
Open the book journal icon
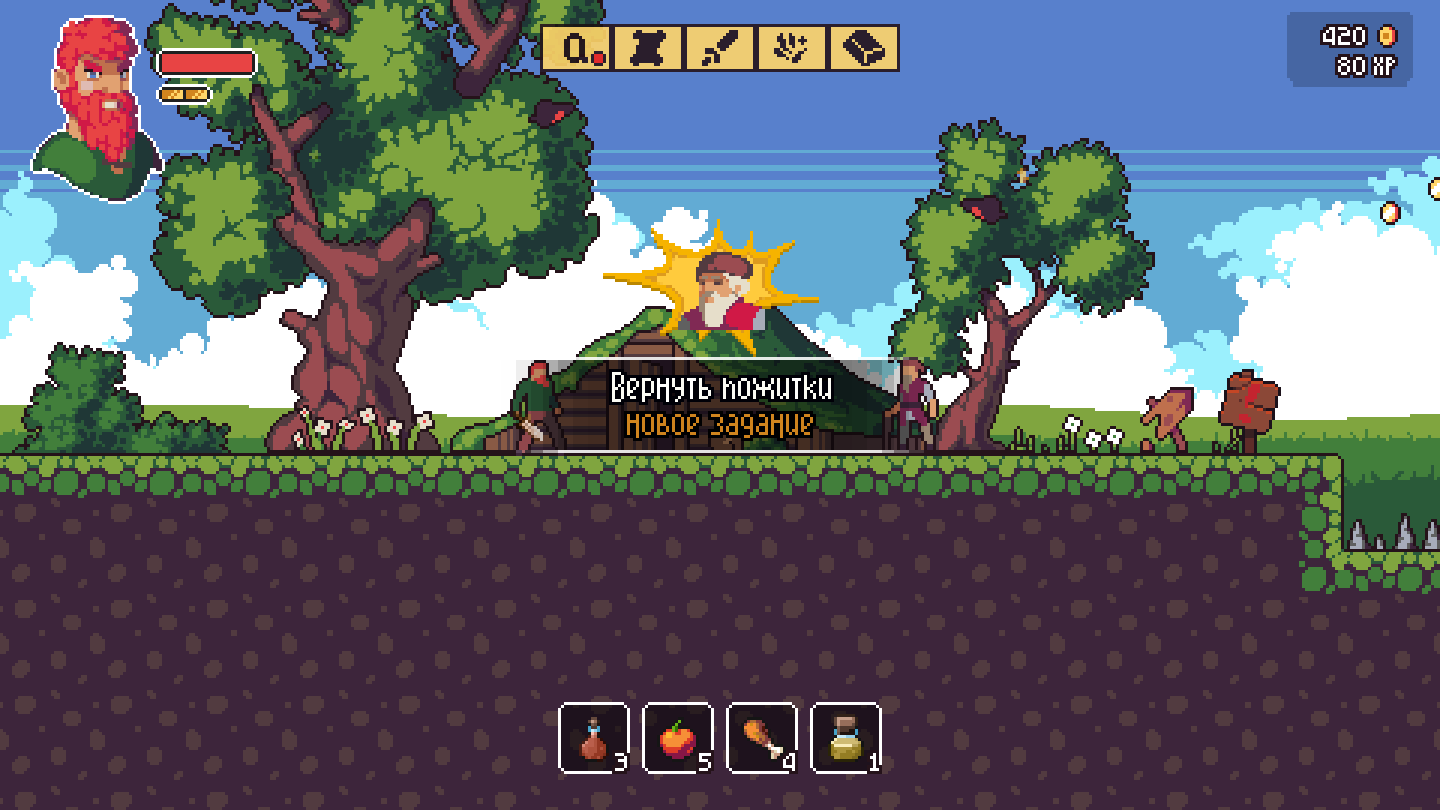click(x=861, y=48)
